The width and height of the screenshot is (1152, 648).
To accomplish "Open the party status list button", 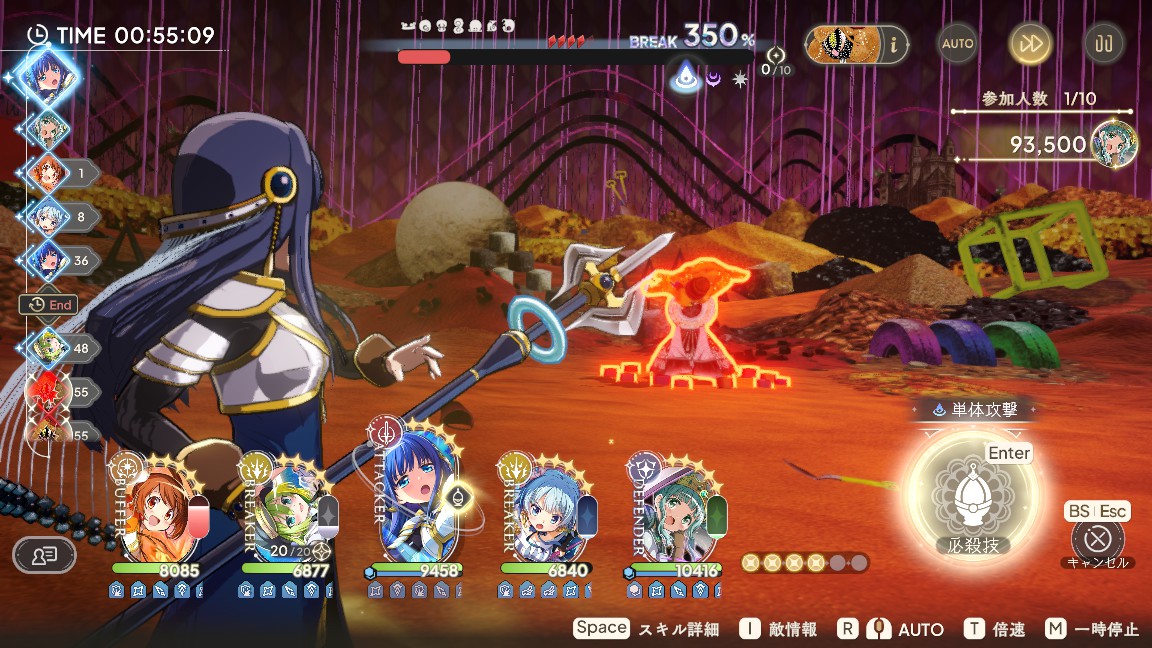I will pyautogui.click(x=44, y=554).
